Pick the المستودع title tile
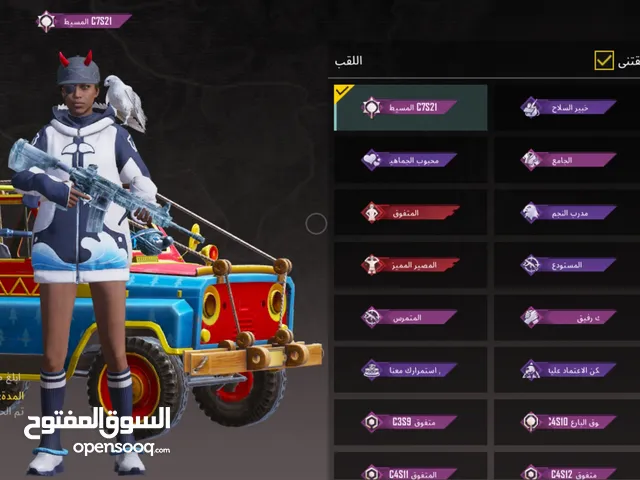 568,265
